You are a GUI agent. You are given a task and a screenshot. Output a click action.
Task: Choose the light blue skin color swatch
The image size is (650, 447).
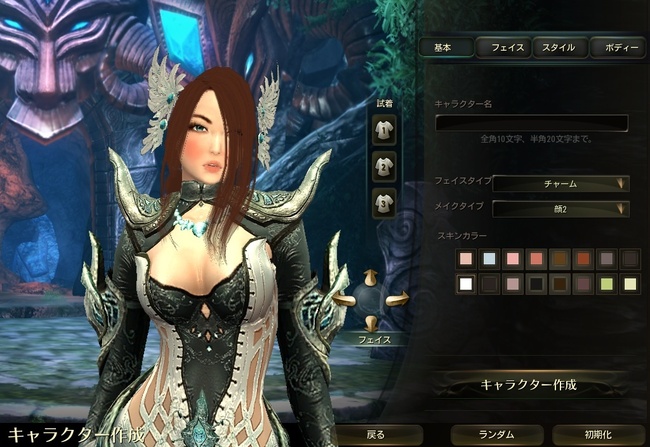(x=489, y=259)
